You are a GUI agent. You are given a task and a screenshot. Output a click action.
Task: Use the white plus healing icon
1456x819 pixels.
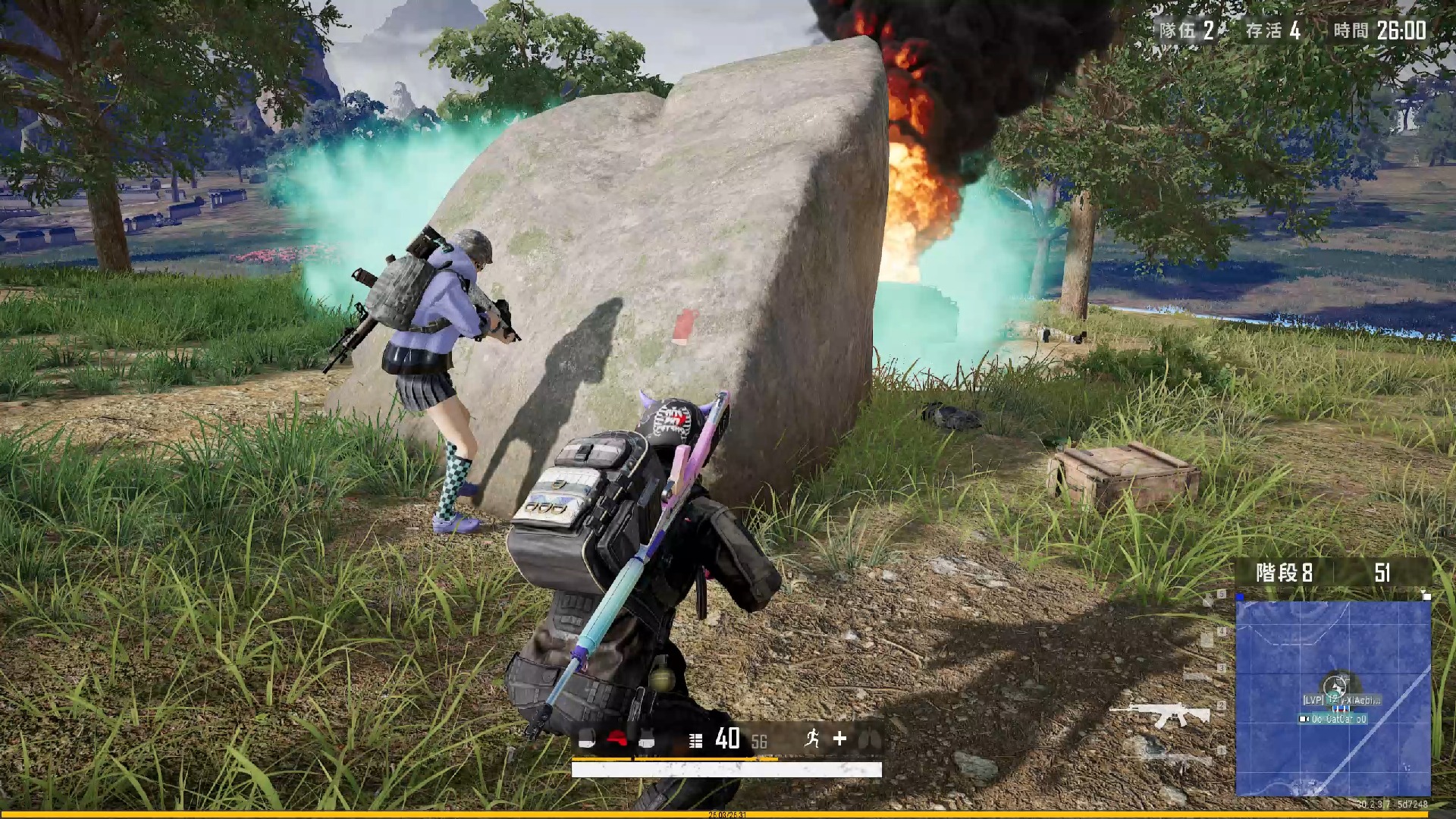[x=839, y=738]
